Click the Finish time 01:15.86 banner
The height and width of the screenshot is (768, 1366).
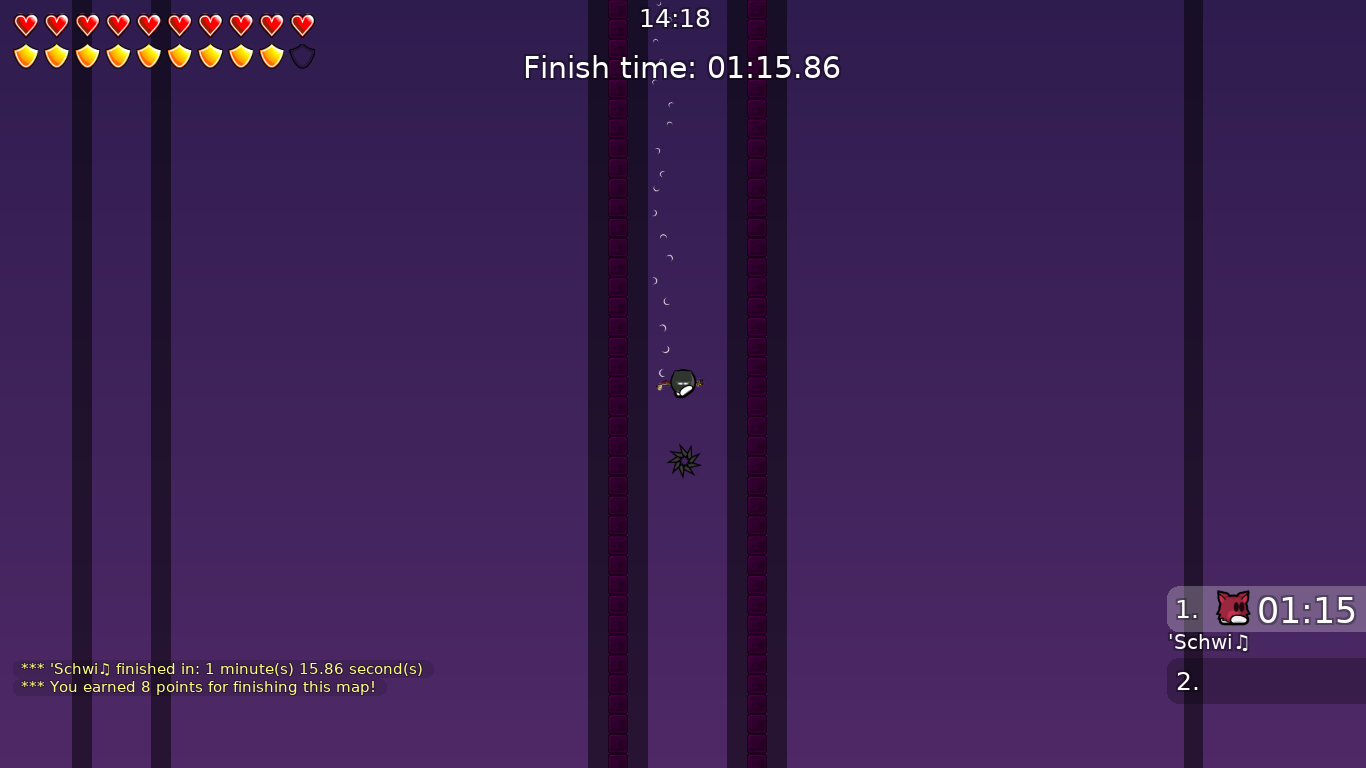tap(682, 68)
